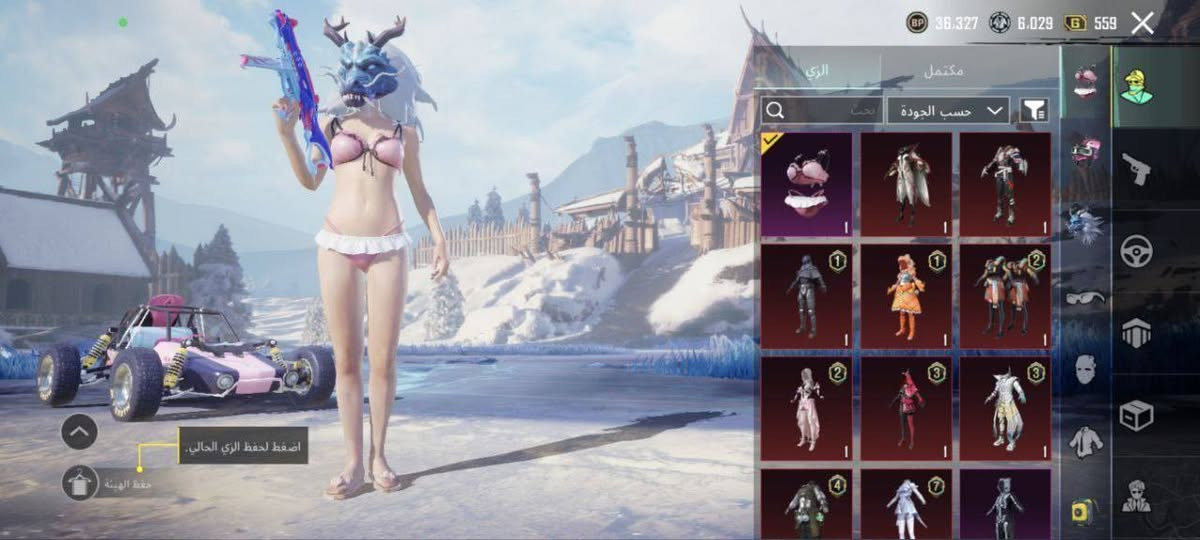1200x540 pixels.
Task: Open the quality sort dropdown
Action: tap(948, 111)
